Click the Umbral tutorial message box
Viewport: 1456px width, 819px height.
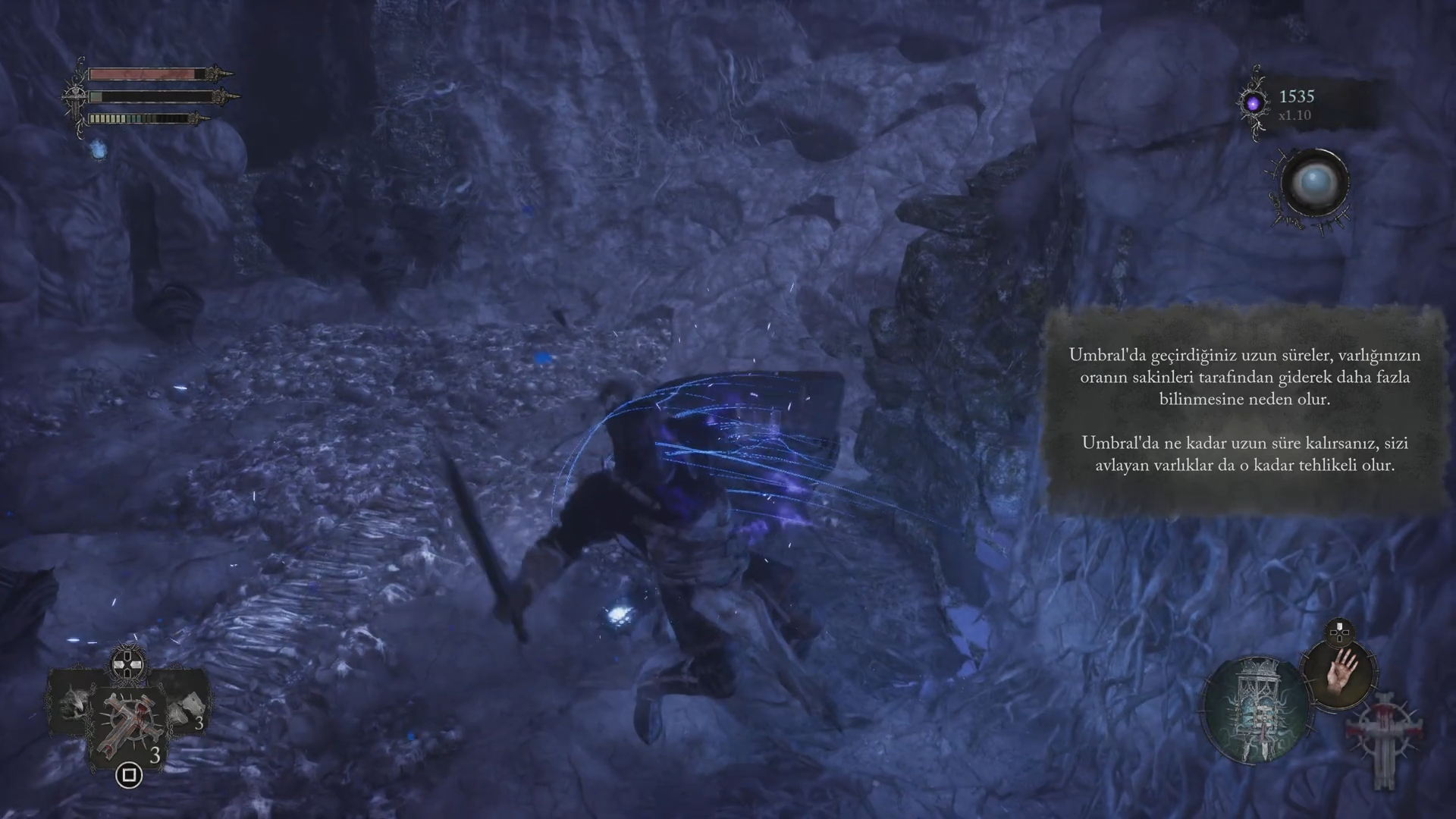pos(1244,409)
